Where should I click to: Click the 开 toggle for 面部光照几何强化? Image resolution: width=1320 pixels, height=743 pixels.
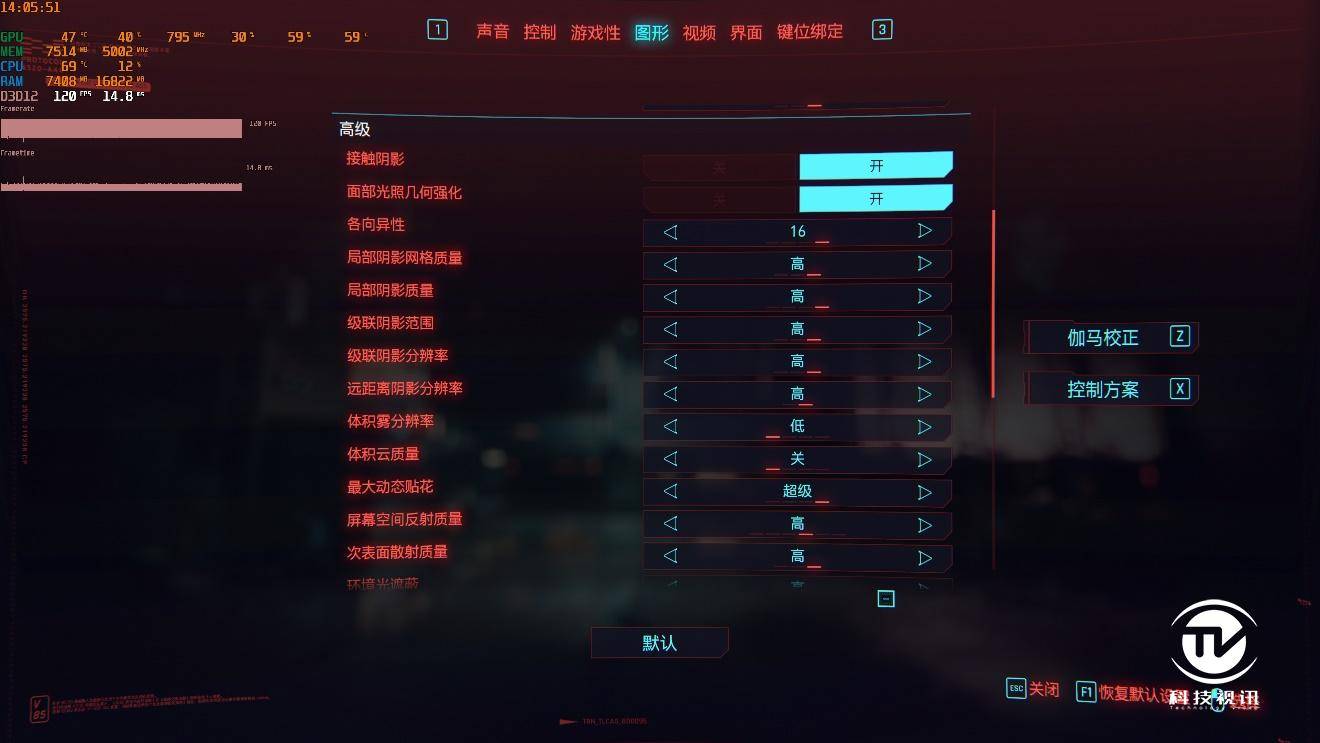coord(875,198)
